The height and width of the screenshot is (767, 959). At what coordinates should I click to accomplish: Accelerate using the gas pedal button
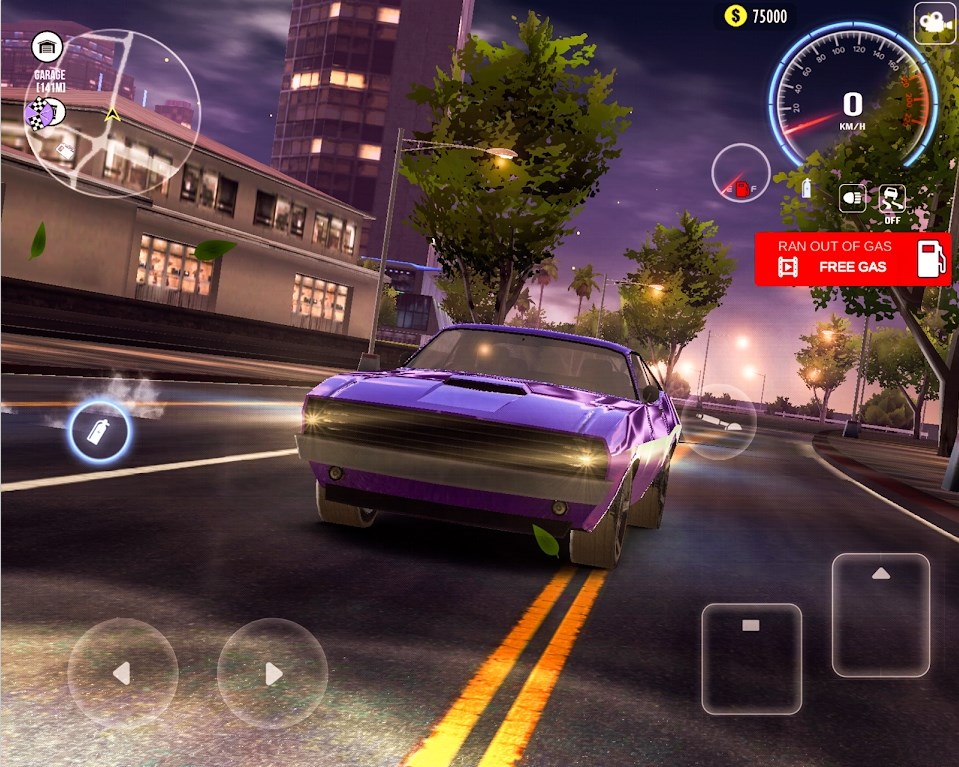(x=880, y=614)
